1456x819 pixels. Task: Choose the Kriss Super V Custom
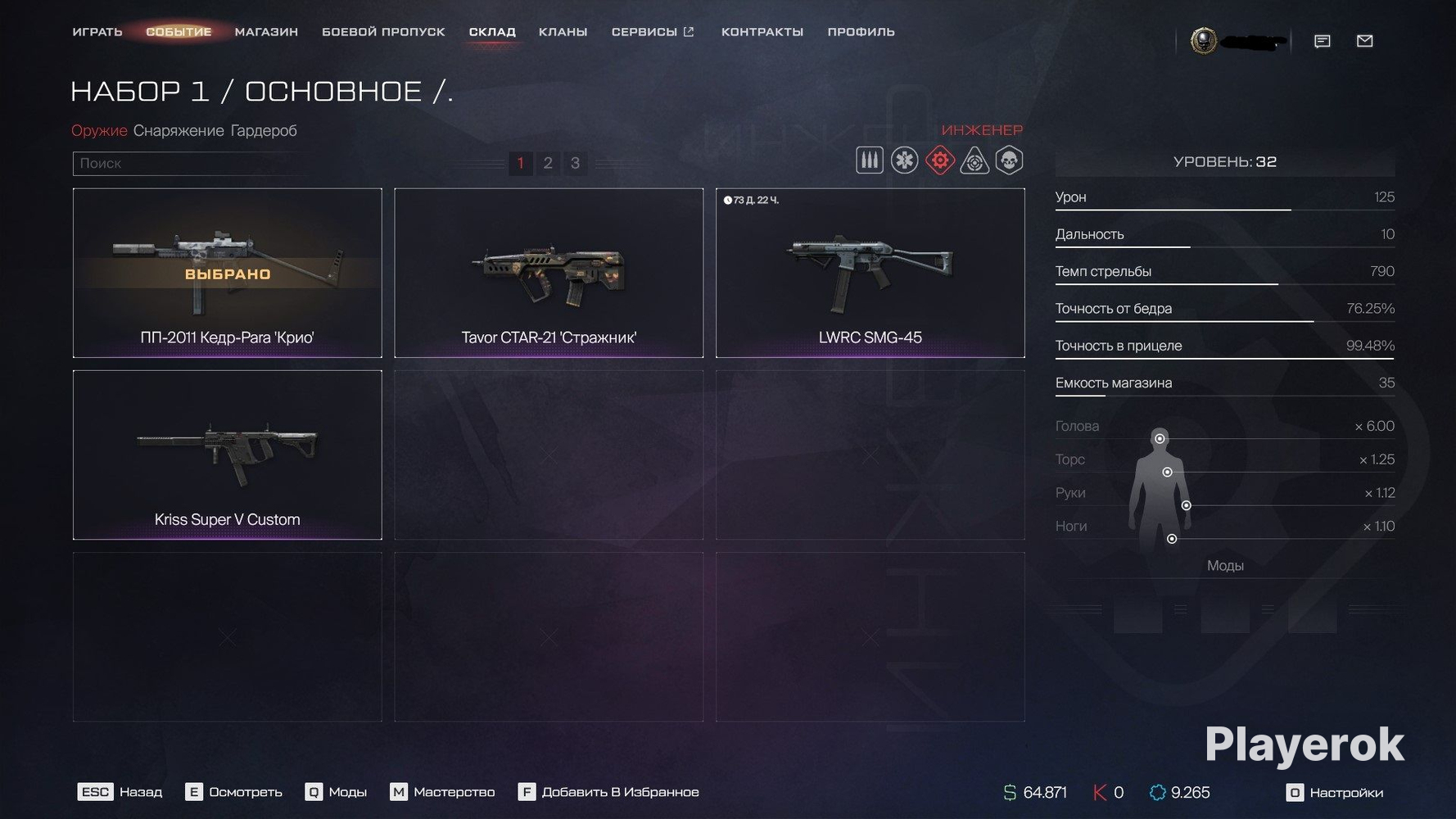click(x=227, y=455)
